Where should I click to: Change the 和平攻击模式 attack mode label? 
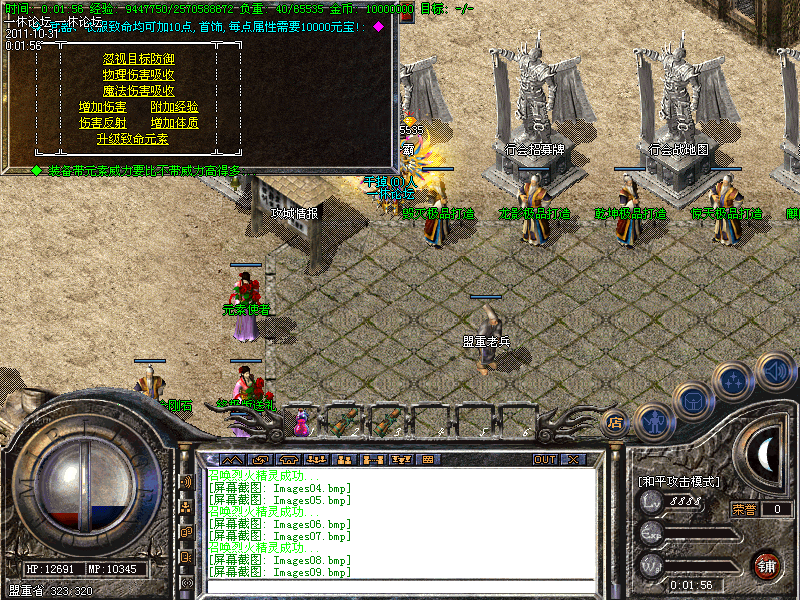tap(679, 482)
